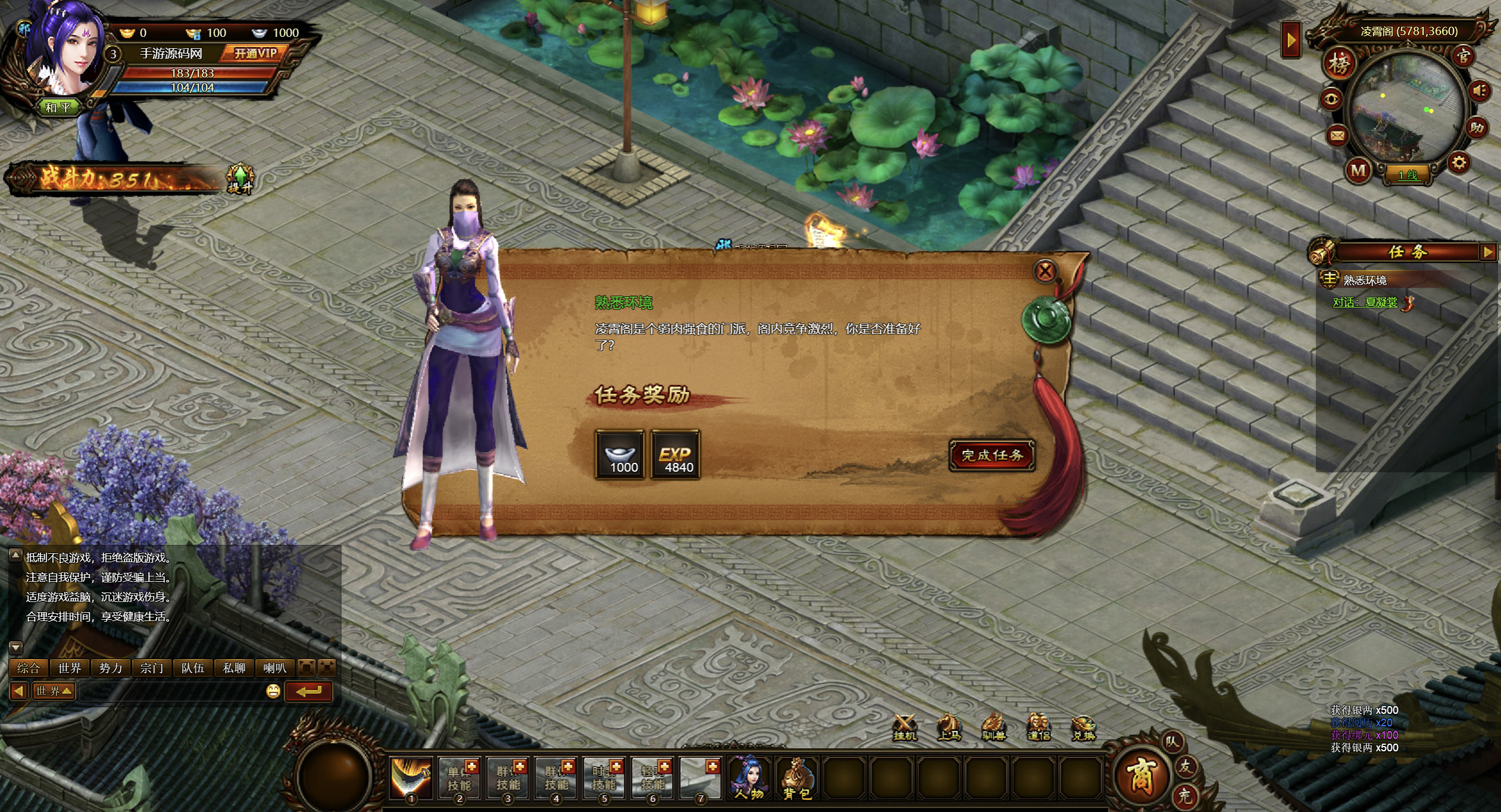Image resolution: width=1501 pixels, height=812 pixels.
Task: Open the VIP activation (开通VIP) button
Action: 255,54
